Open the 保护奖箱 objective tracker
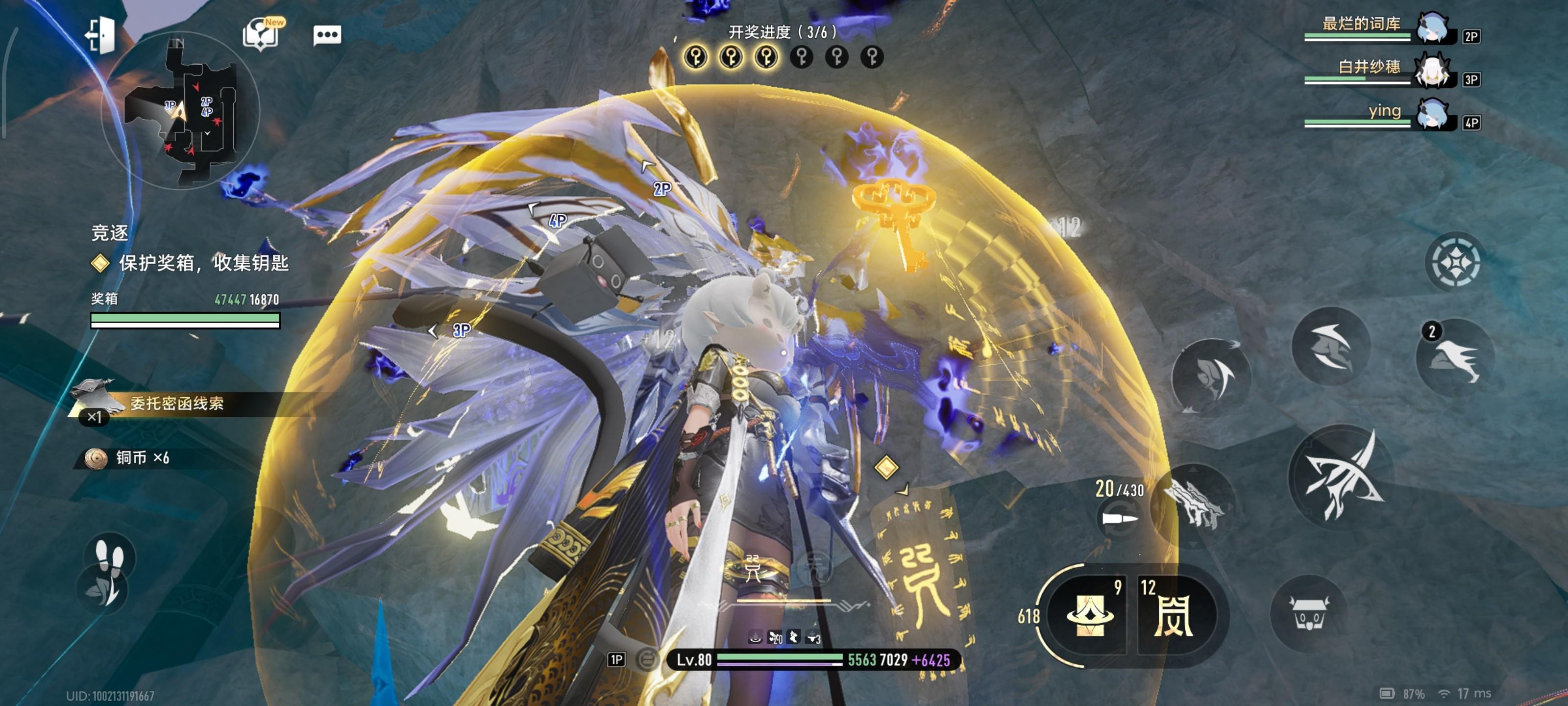This screenshot has width=1568, height=706. [x=203, y=263]
